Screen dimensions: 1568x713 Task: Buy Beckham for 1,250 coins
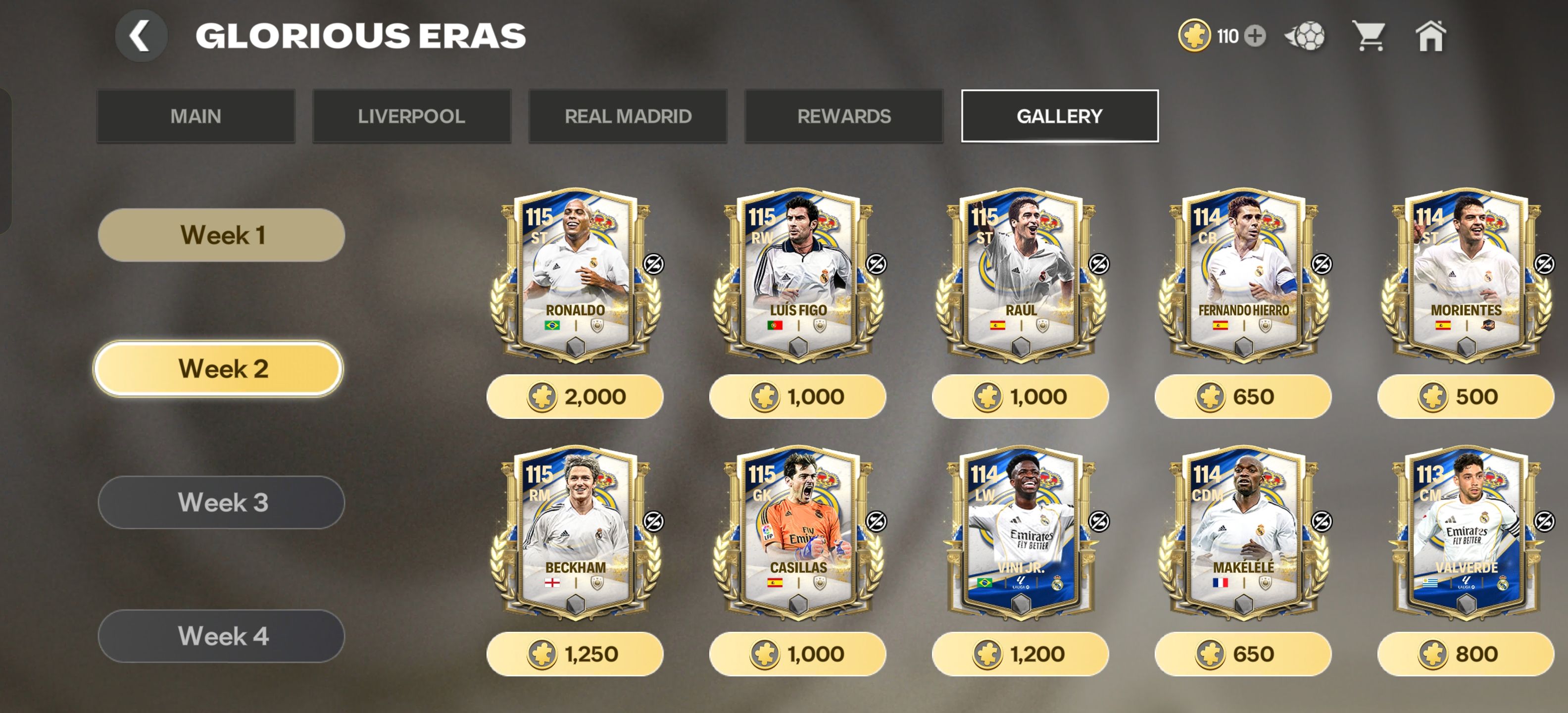pos(575,654)
